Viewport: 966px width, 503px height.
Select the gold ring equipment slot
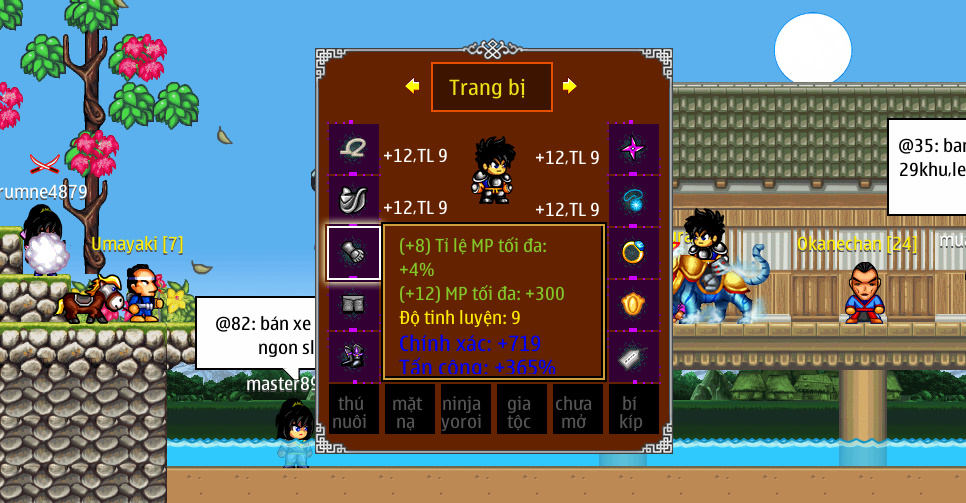pos(634,253)
